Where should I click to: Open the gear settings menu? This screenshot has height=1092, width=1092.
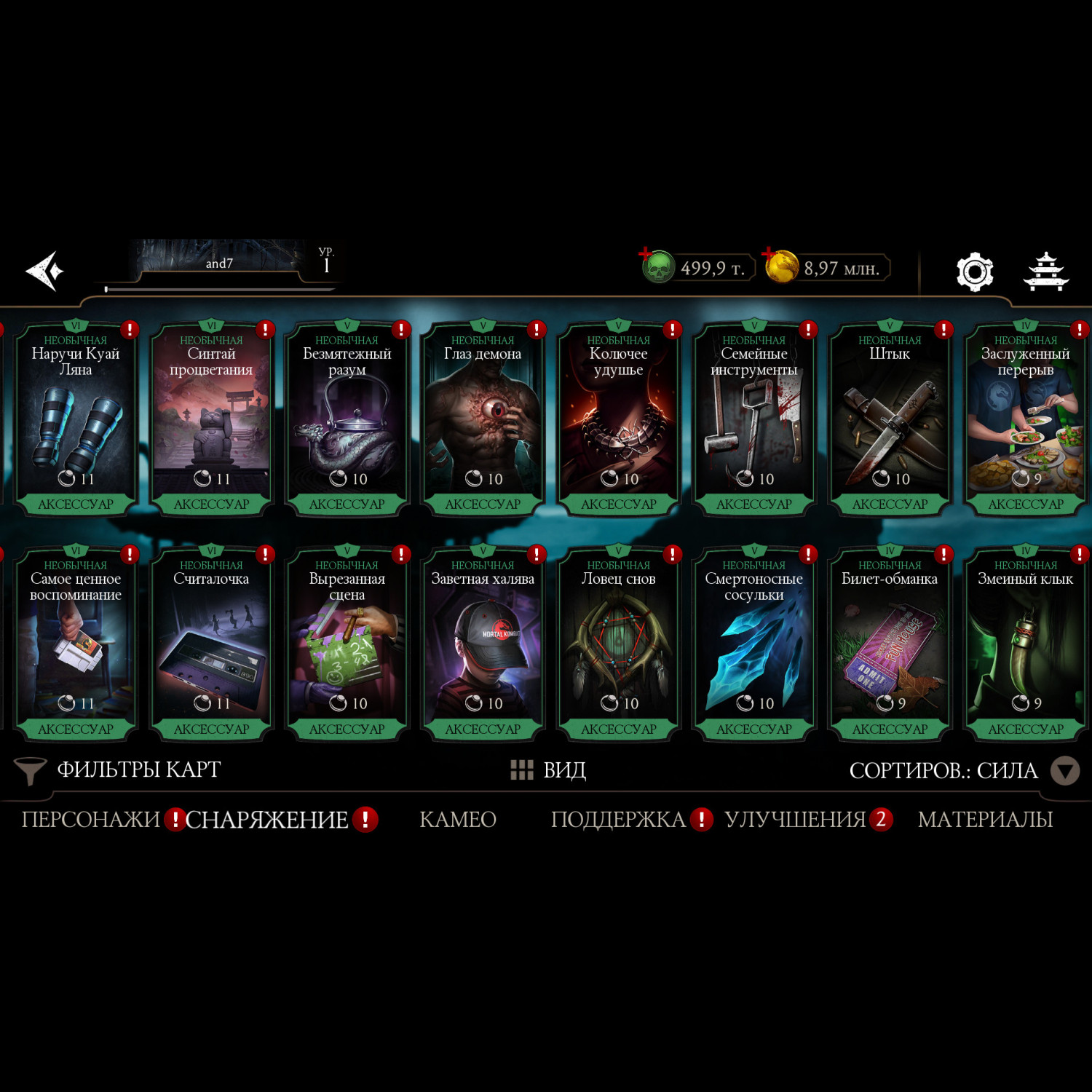(974, 272)
